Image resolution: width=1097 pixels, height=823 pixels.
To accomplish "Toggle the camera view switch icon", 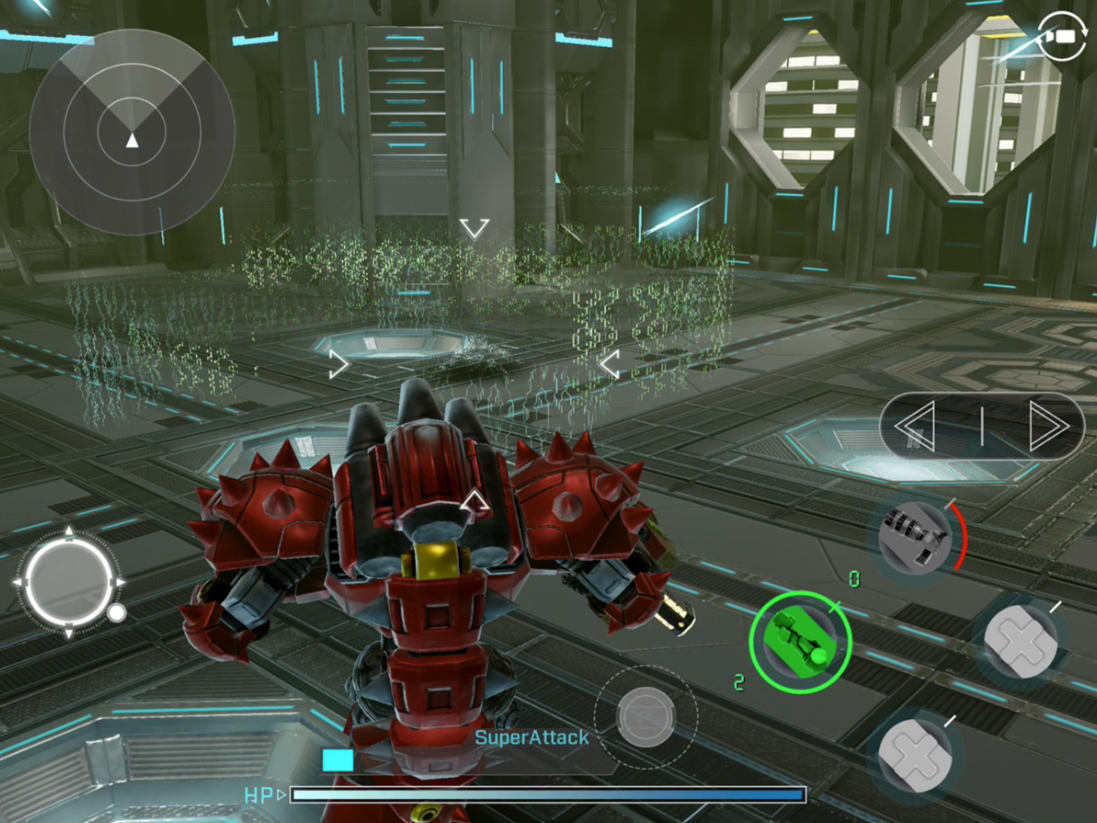I will click(1063, 36).
